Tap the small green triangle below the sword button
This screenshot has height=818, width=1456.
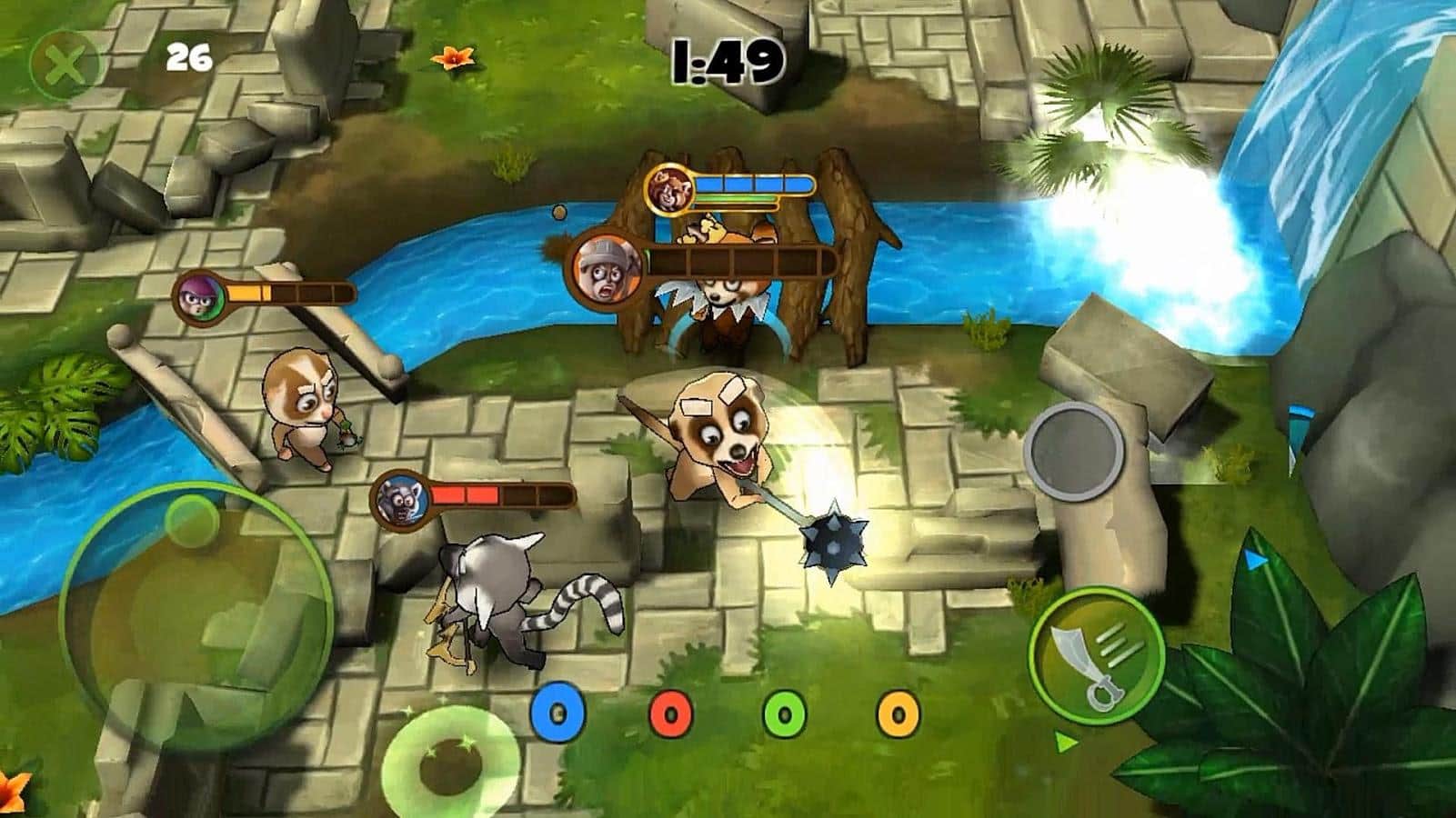(x=1065, y=743)
